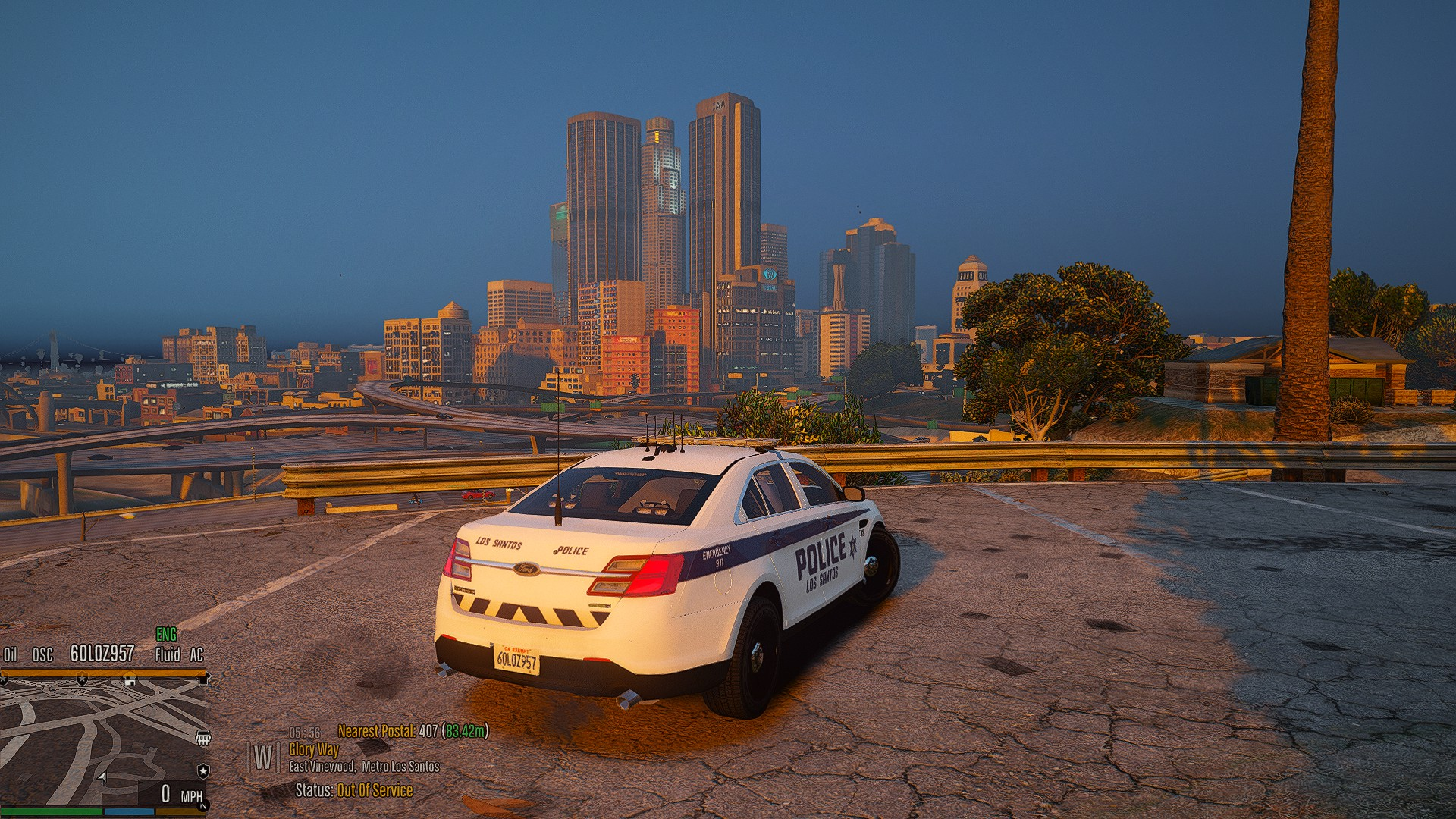This screenshot has width=1456, height=819.
Task: Click the Out Of Service status
Action: click(375, 790)
